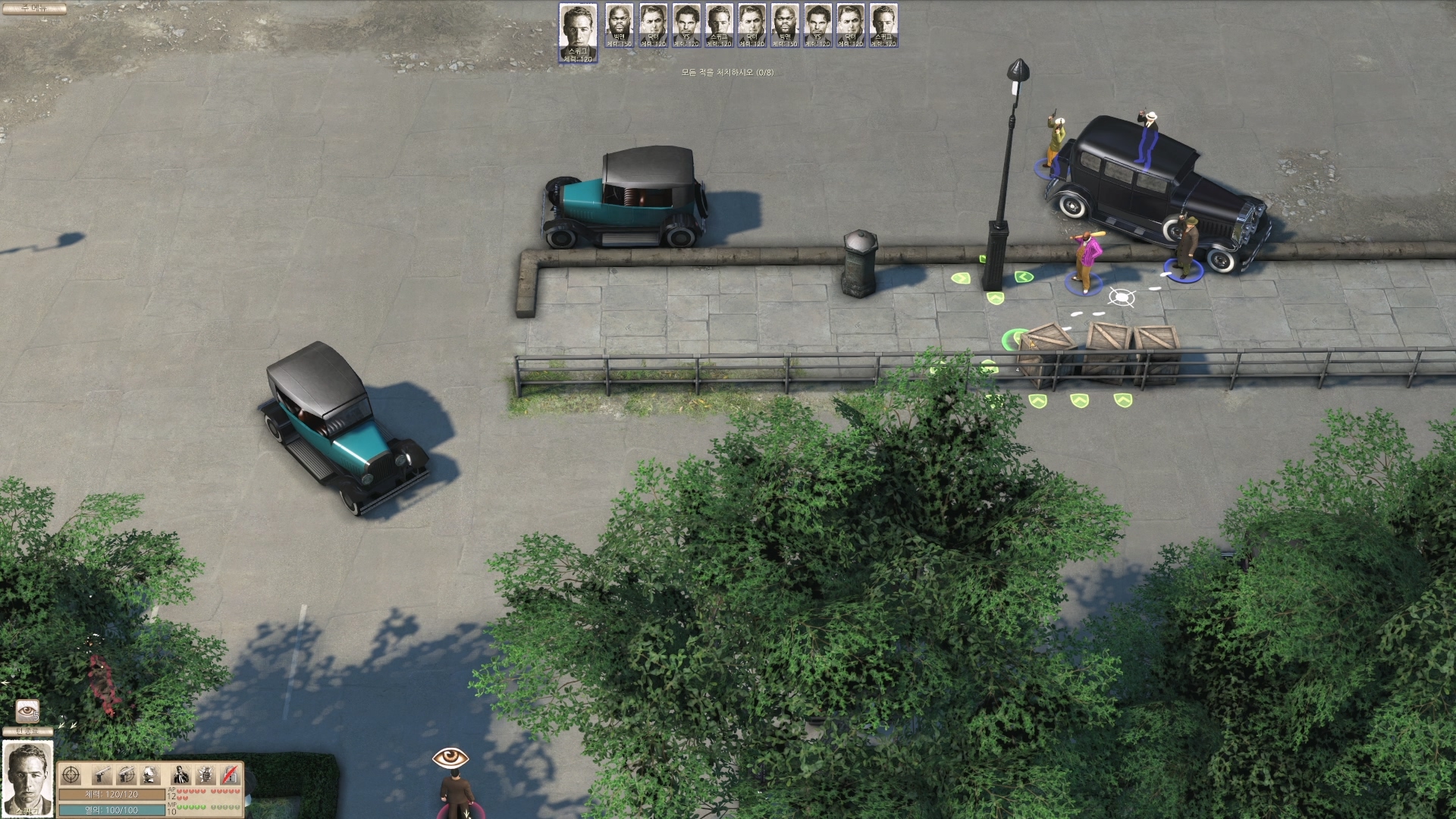The image size is (1456, 819).
Task: Choose the plain pistol shot action
Action: pos(102,775)
